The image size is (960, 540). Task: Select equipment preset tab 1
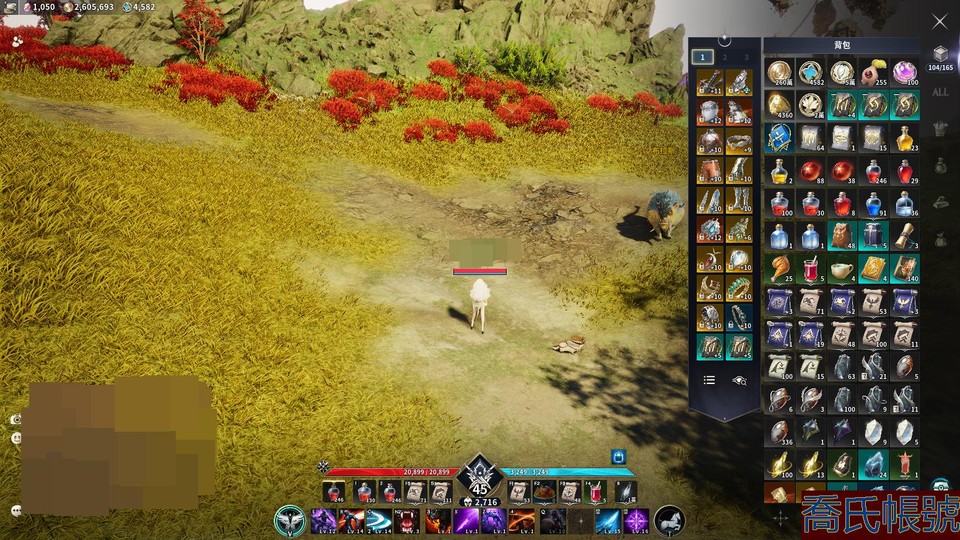703,57
